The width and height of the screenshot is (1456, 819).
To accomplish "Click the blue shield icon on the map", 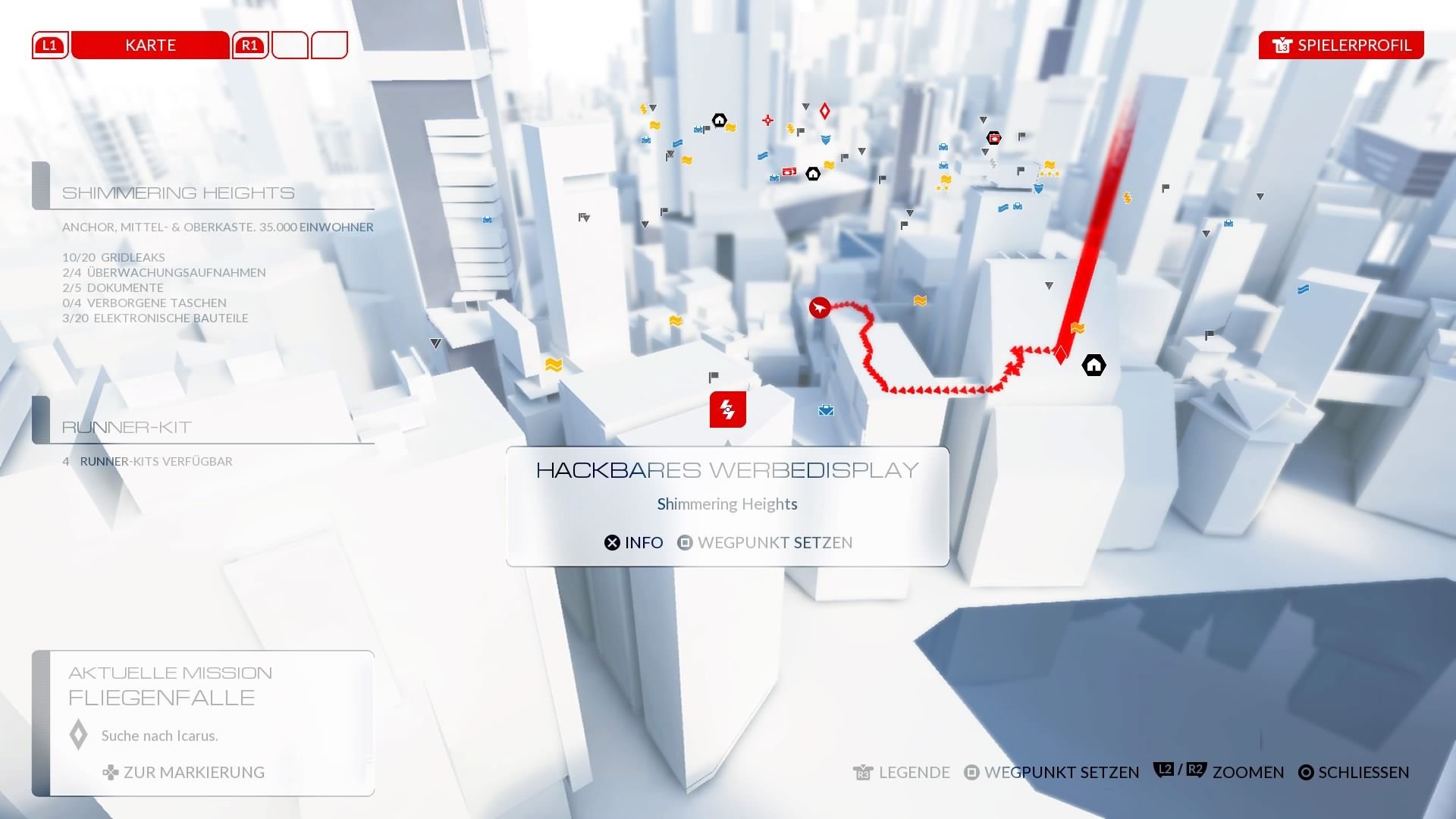I will click(826, 141).
